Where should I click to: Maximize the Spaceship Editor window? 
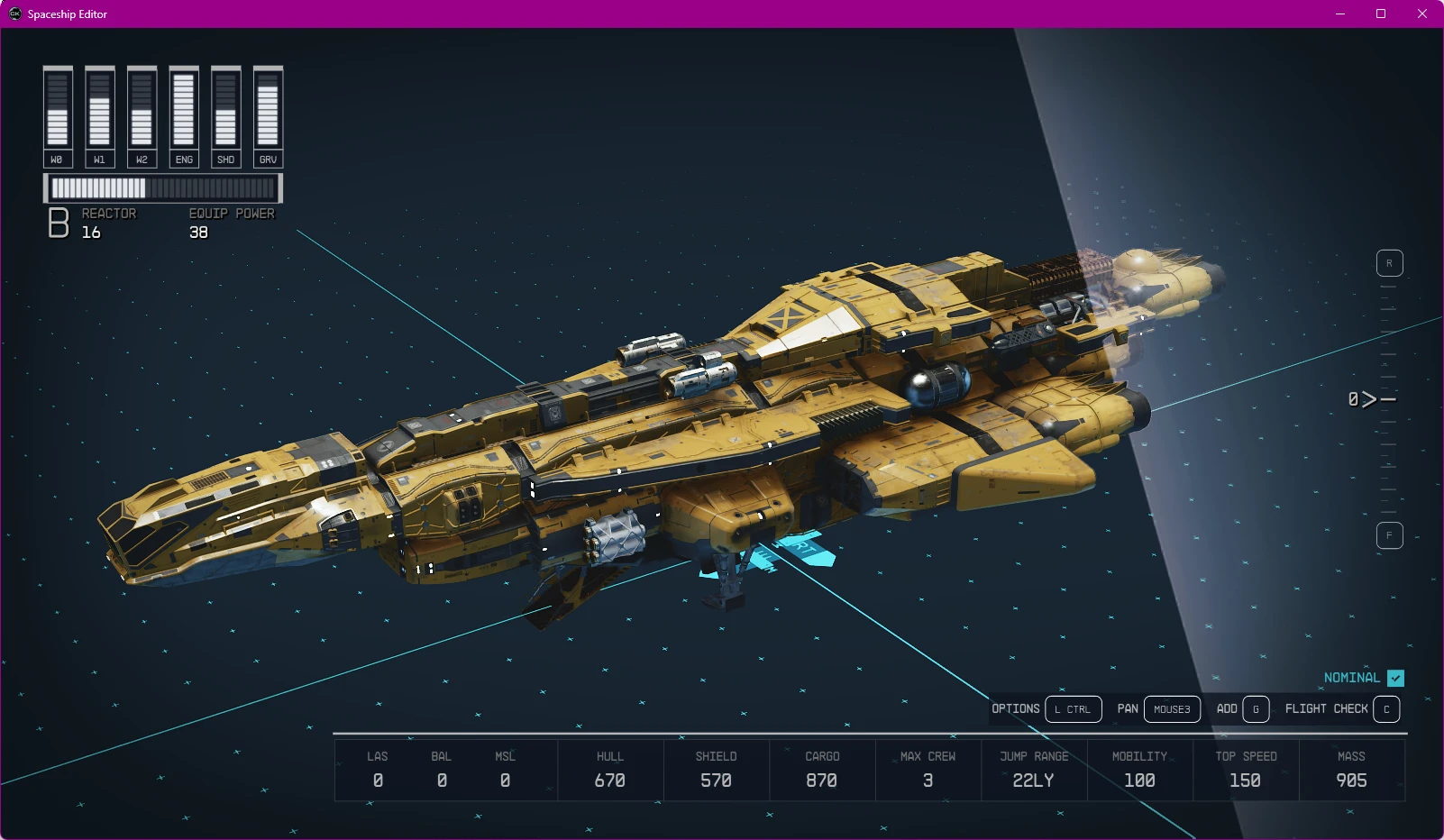click(x=1381, y=14)
